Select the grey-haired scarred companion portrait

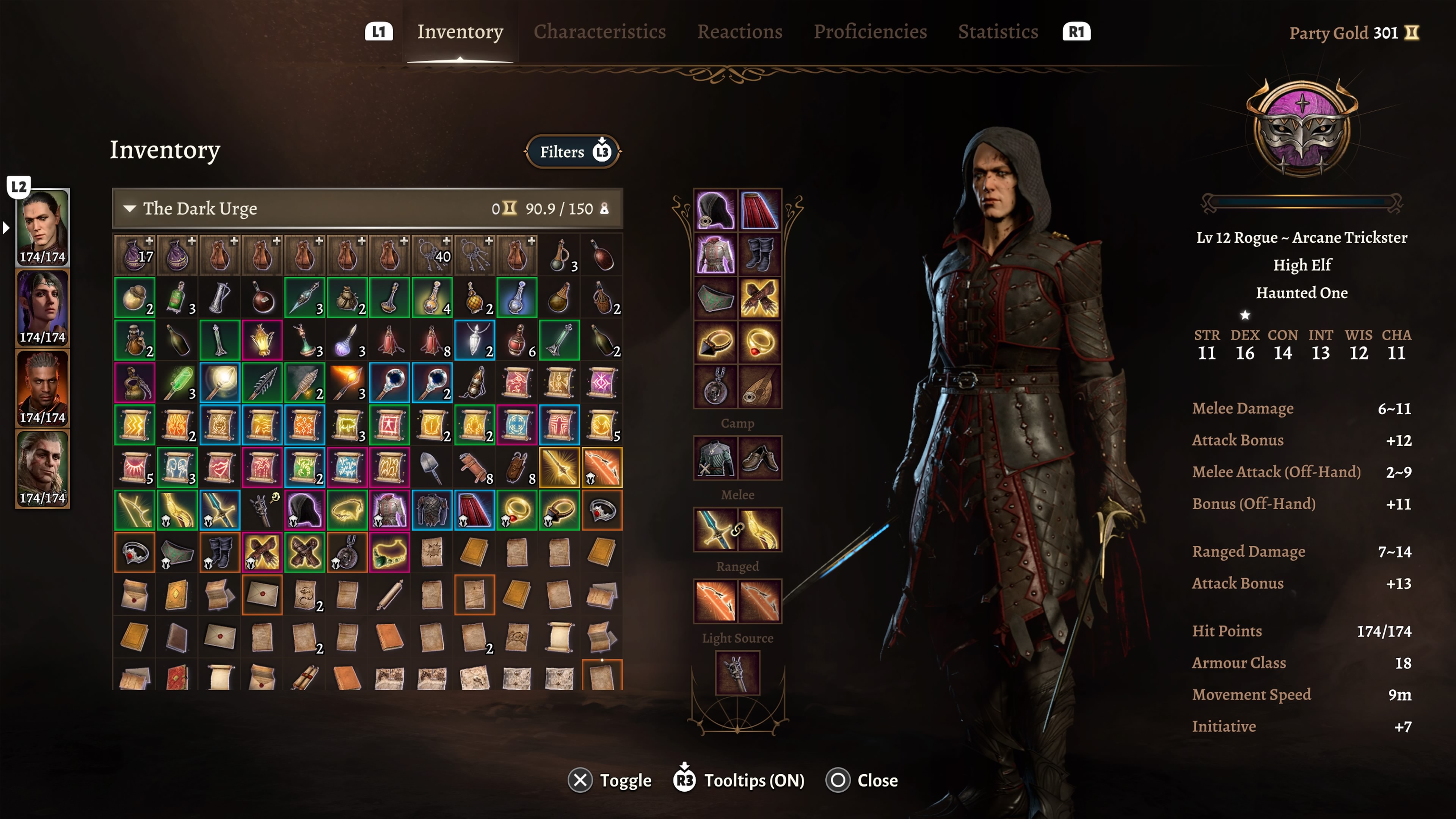coord(42,469)
